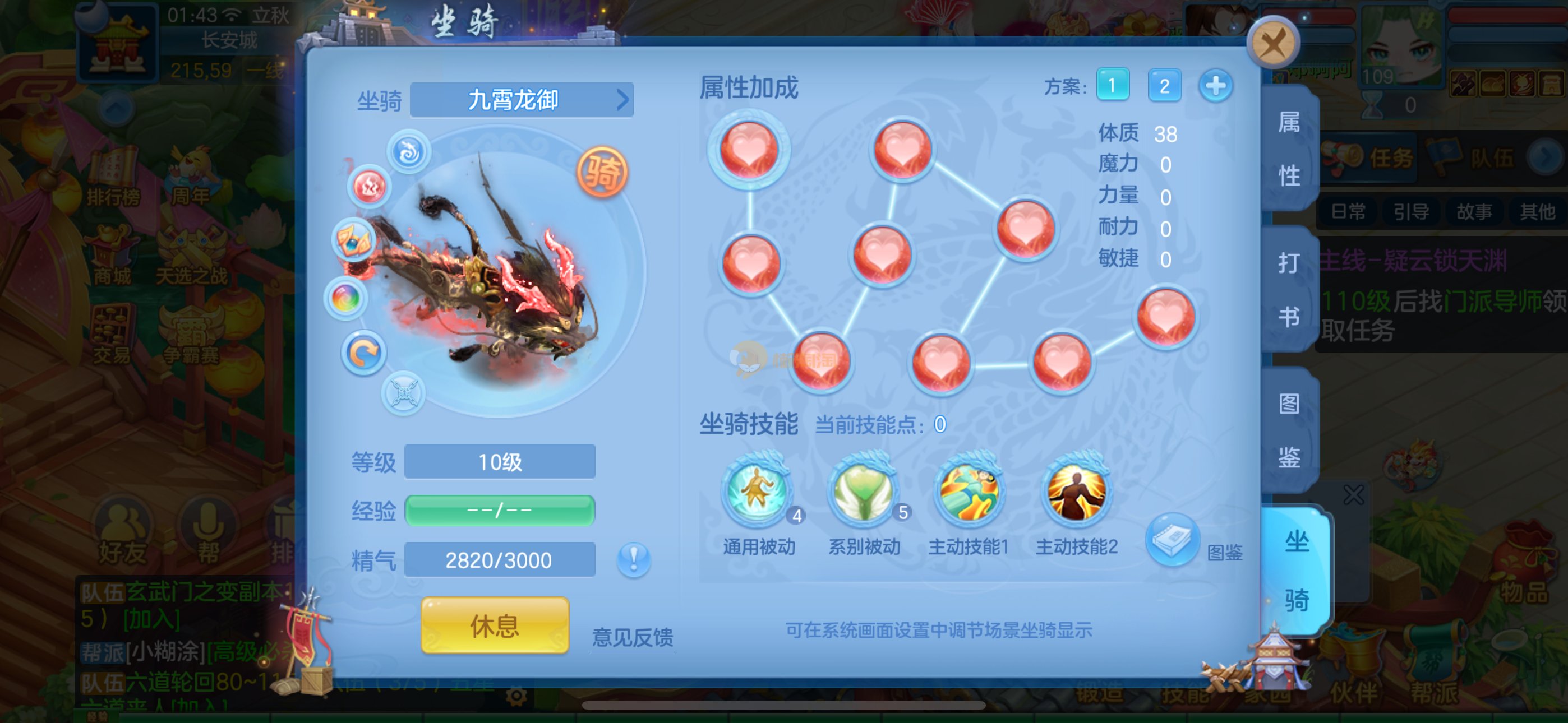Add a new attribute plan
1568x723 pixels.
1216,85
